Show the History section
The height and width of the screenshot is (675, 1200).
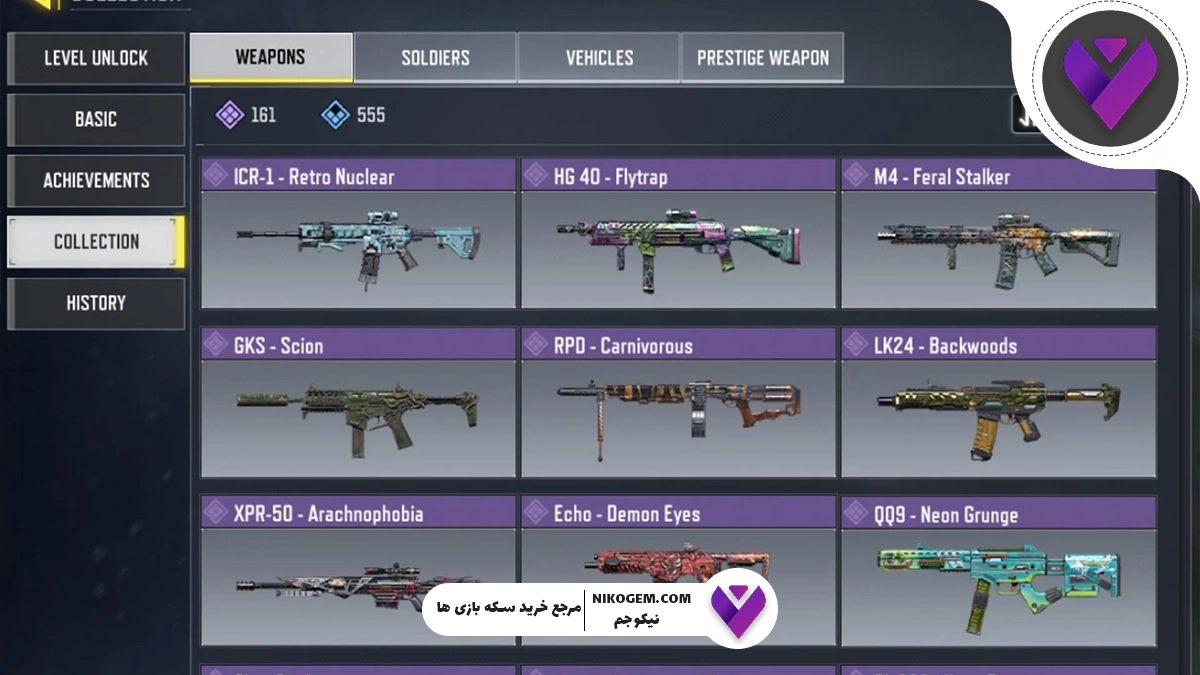[96, 303]
